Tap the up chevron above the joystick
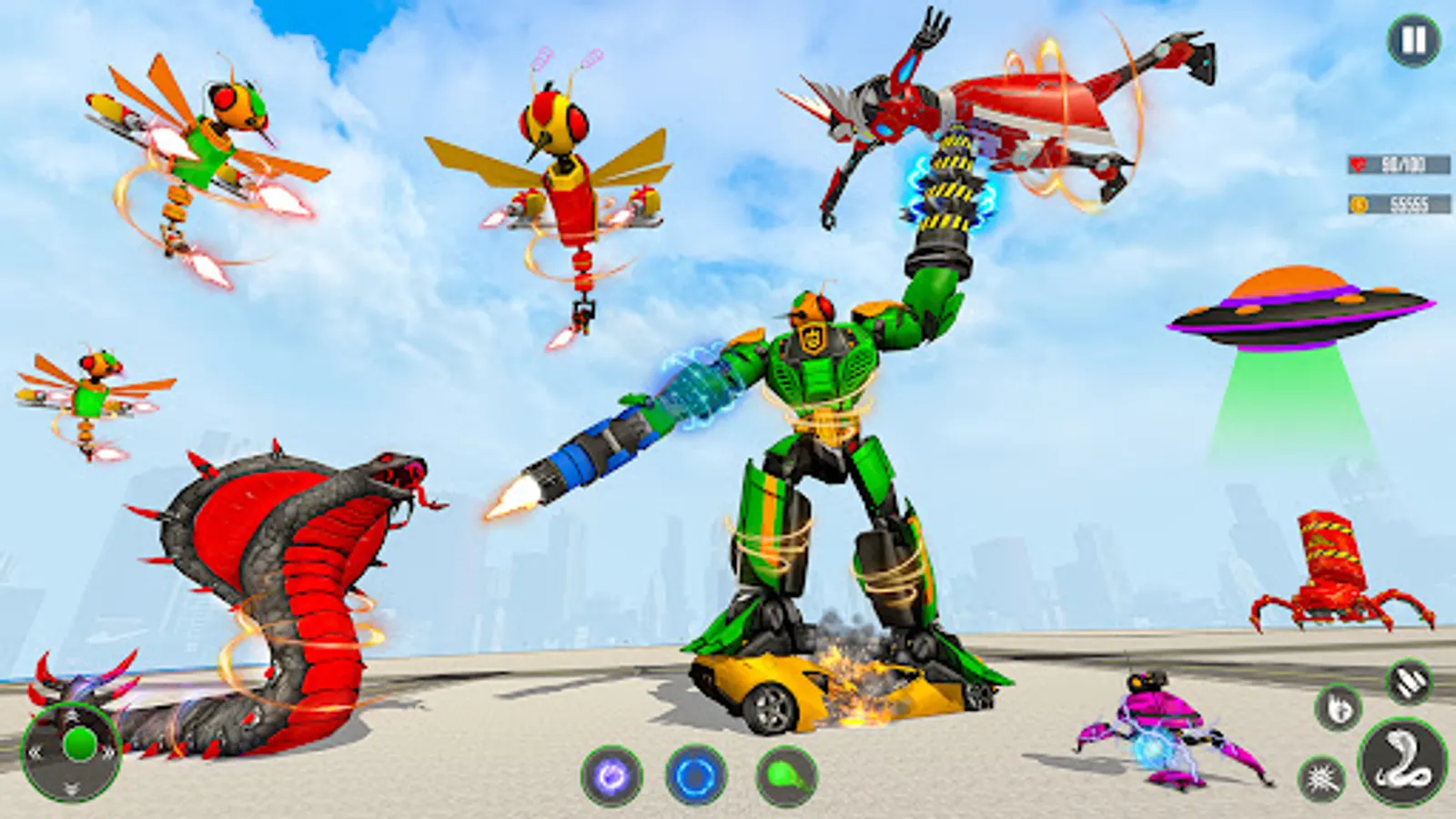 73,716
